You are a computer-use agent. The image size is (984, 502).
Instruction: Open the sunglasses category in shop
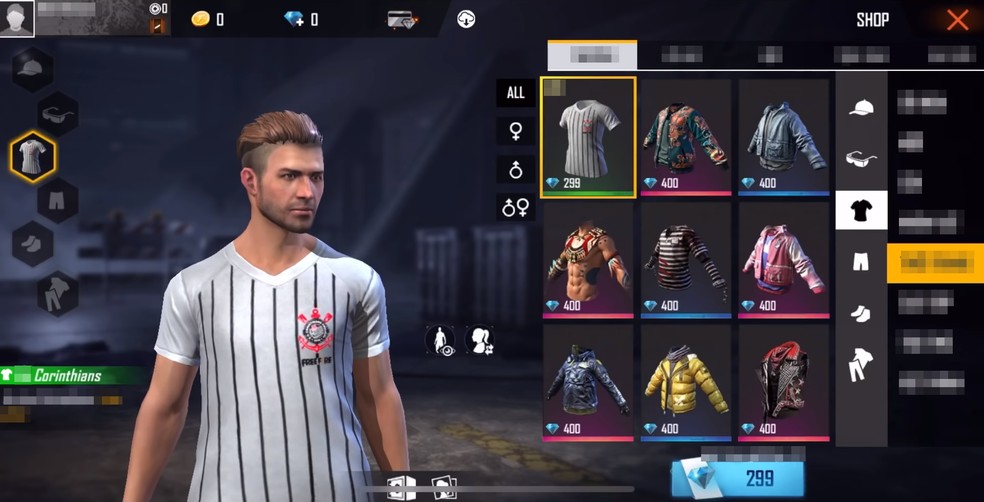tap(861, 158)
